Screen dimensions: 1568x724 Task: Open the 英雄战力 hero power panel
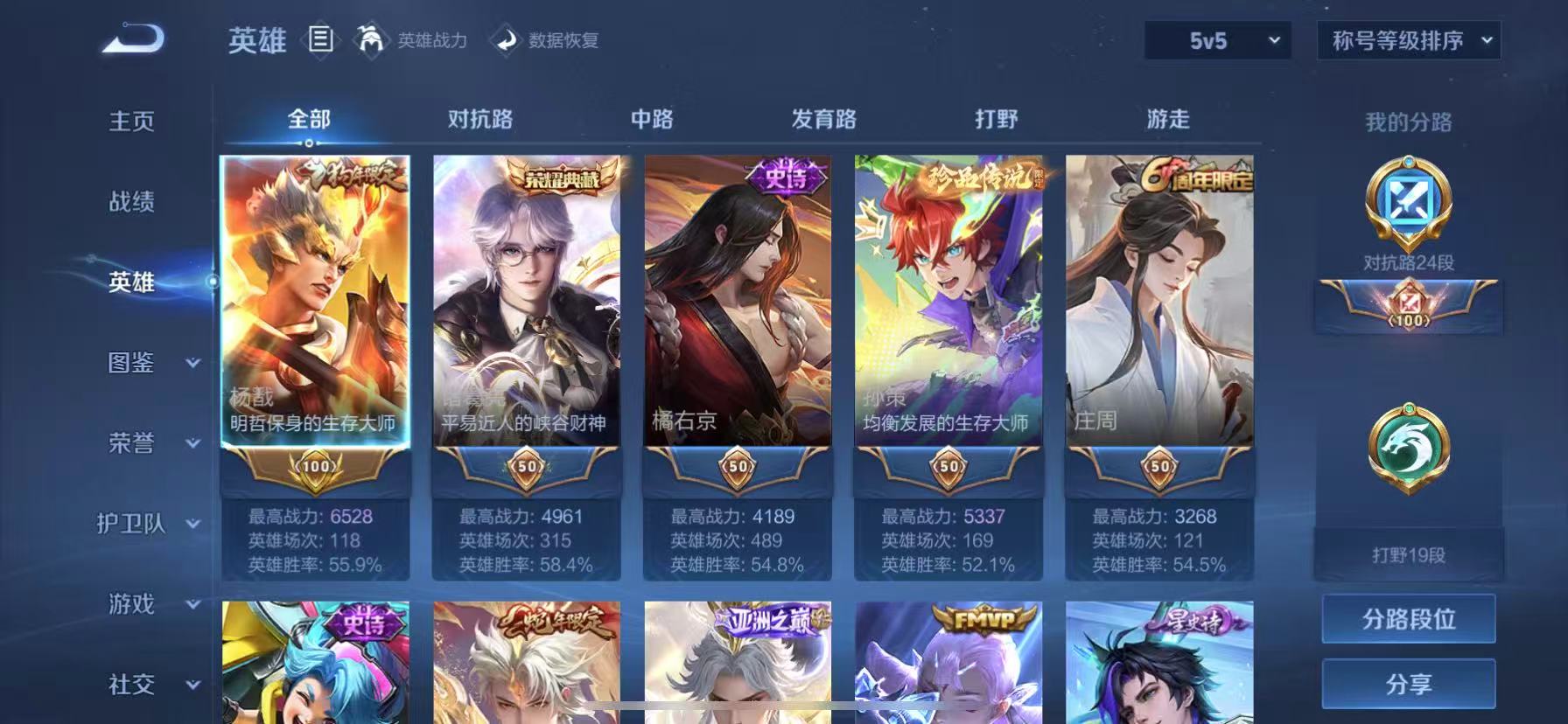coord(409,40)
